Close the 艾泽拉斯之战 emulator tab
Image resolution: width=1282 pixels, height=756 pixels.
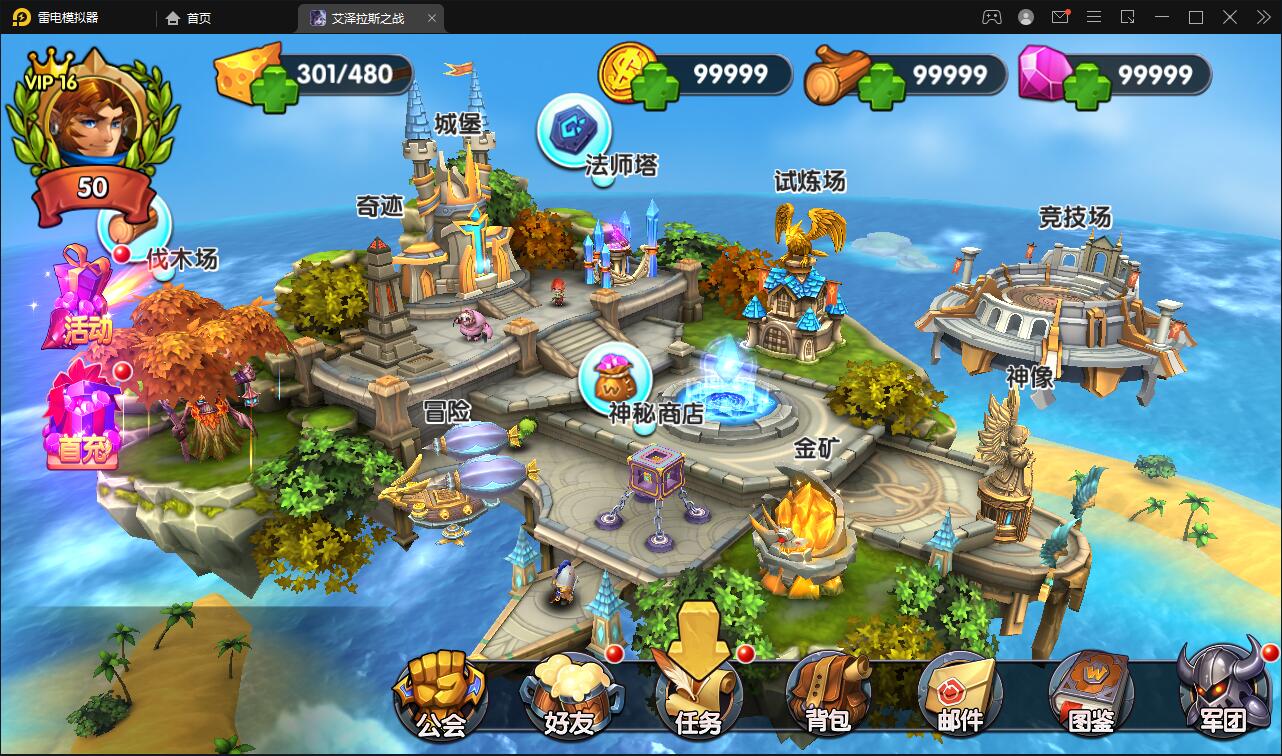tap(432, 18)
